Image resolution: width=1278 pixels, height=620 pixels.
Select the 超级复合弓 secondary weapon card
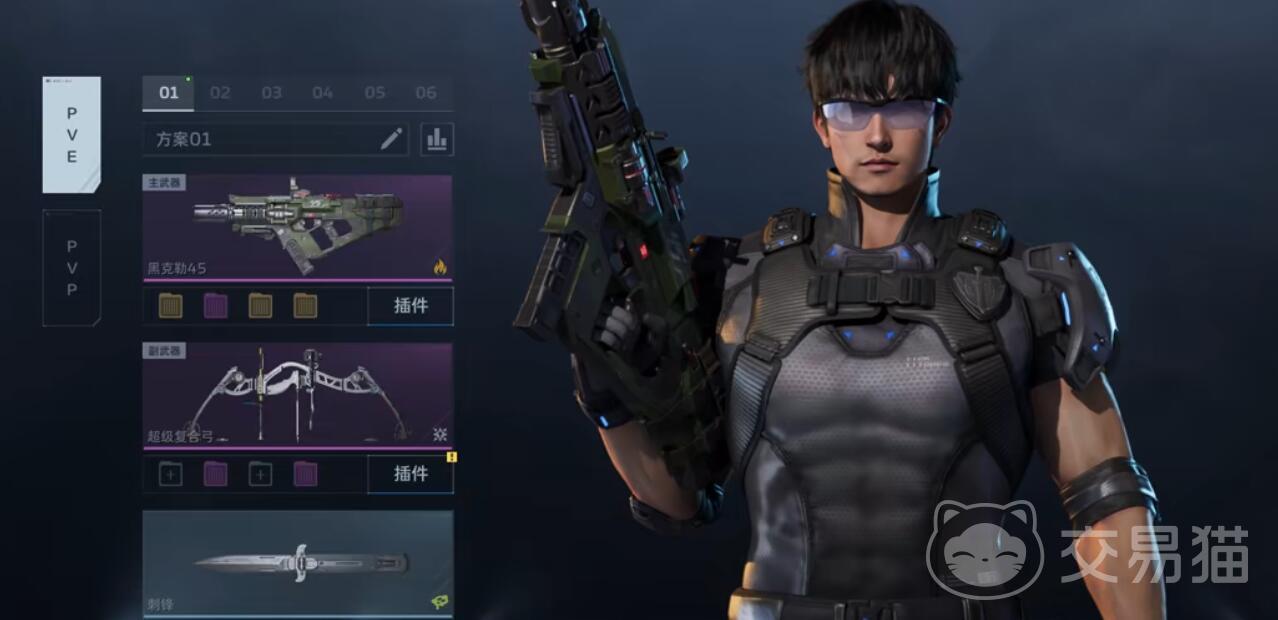pyautogui.click(x=297, y=396)
